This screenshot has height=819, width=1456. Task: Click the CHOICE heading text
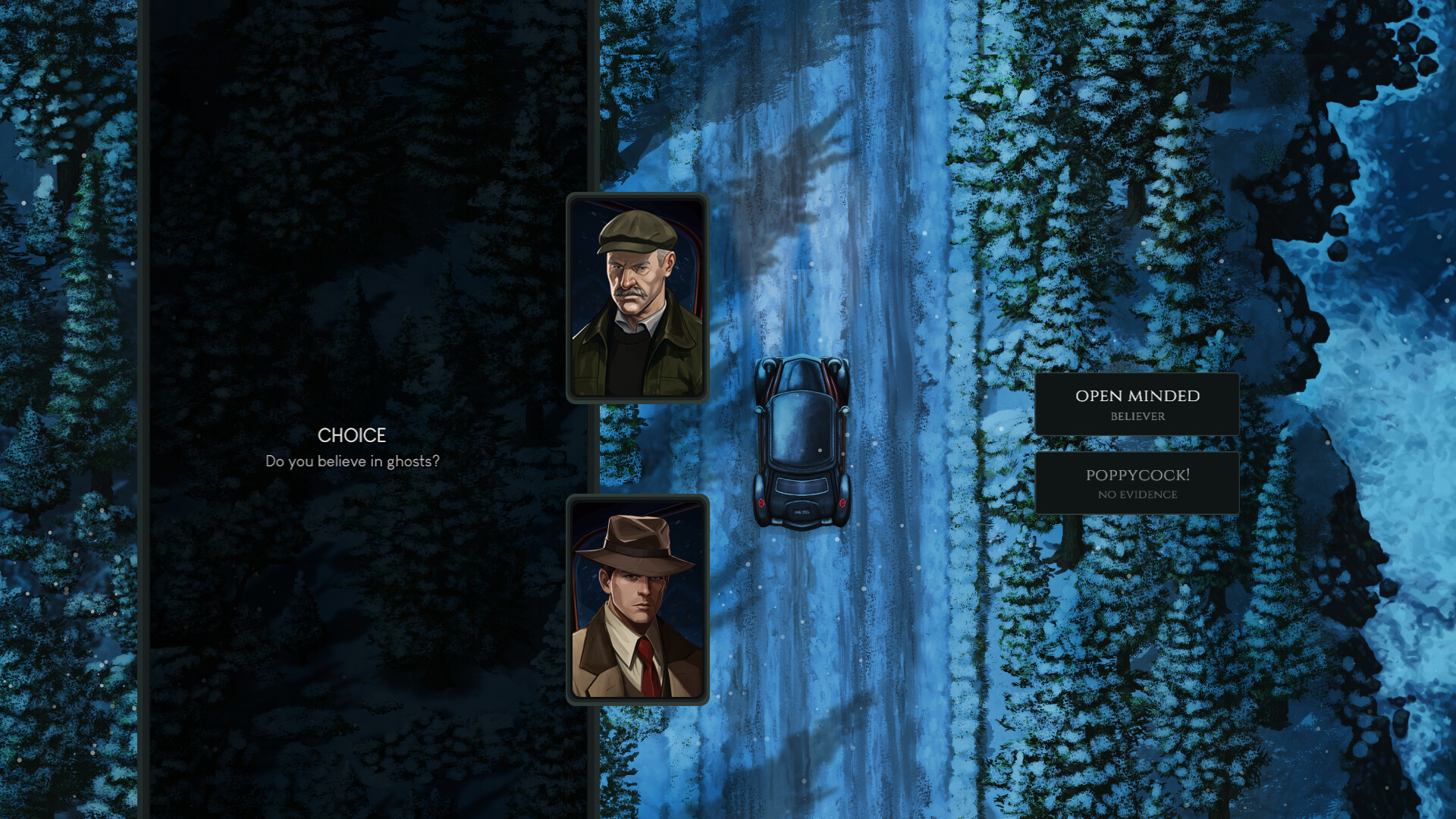point(351,436)
